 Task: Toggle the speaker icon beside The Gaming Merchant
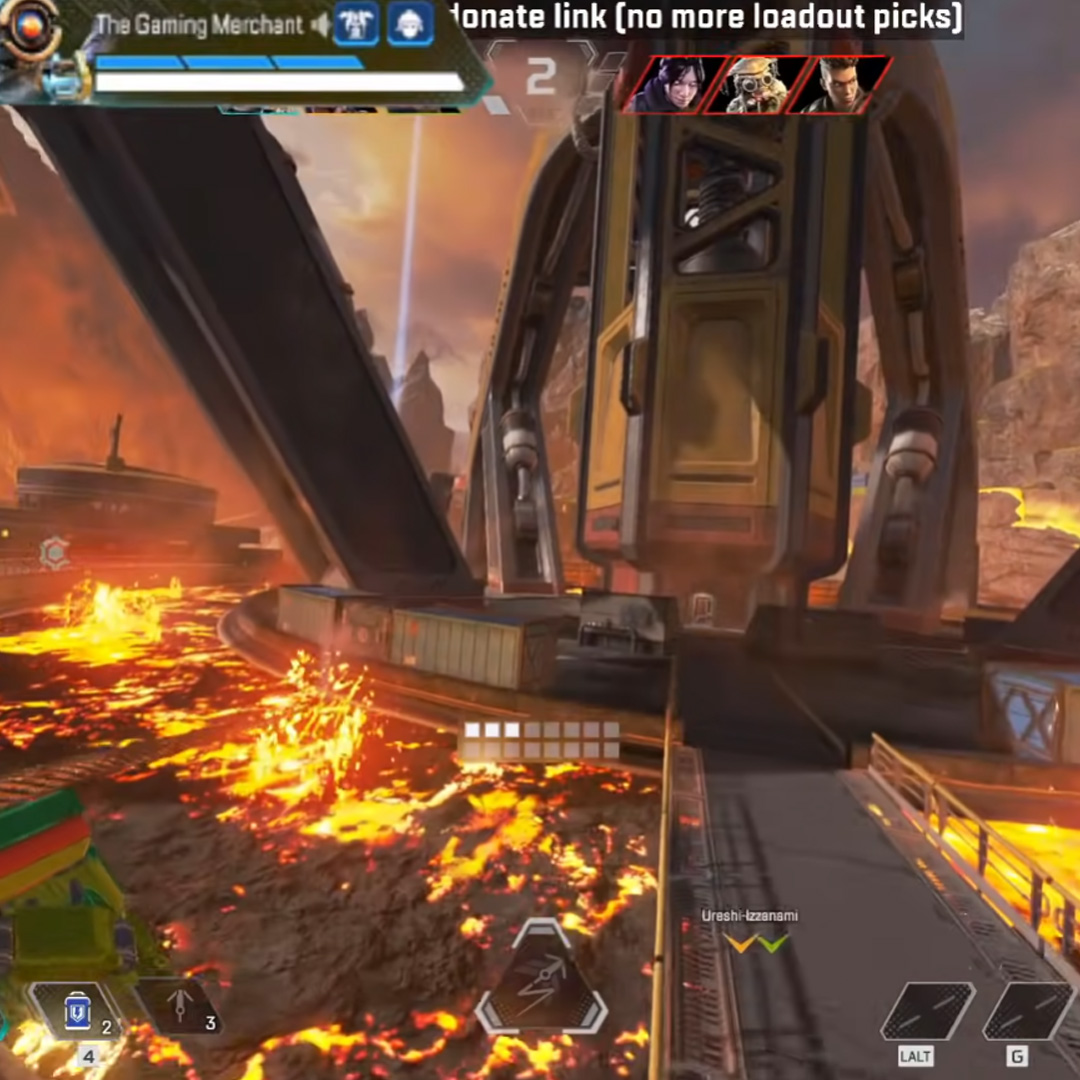[320, 24]
